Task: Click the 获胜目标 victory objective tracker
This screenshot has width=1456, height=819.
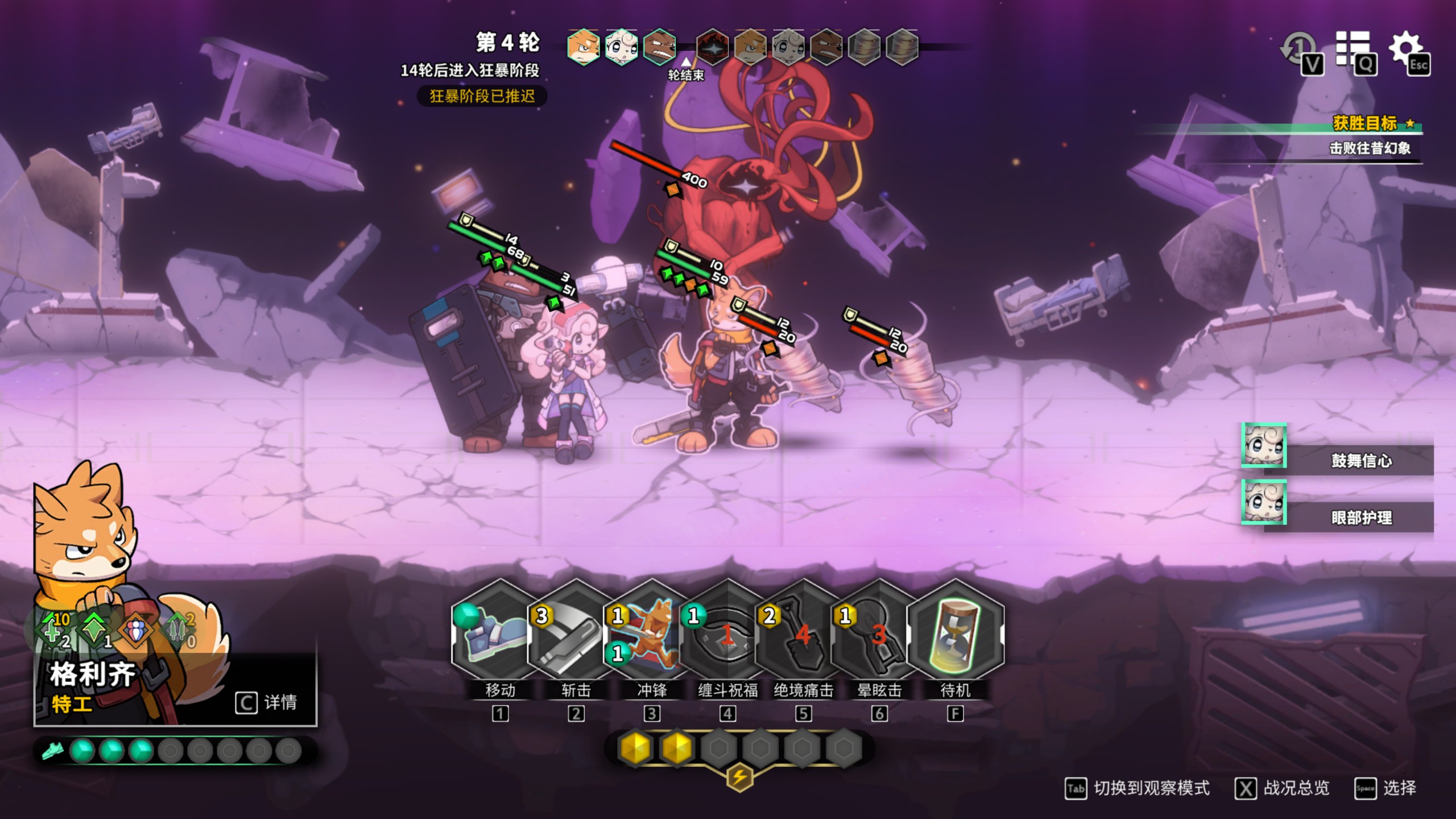Action: 1365,123
